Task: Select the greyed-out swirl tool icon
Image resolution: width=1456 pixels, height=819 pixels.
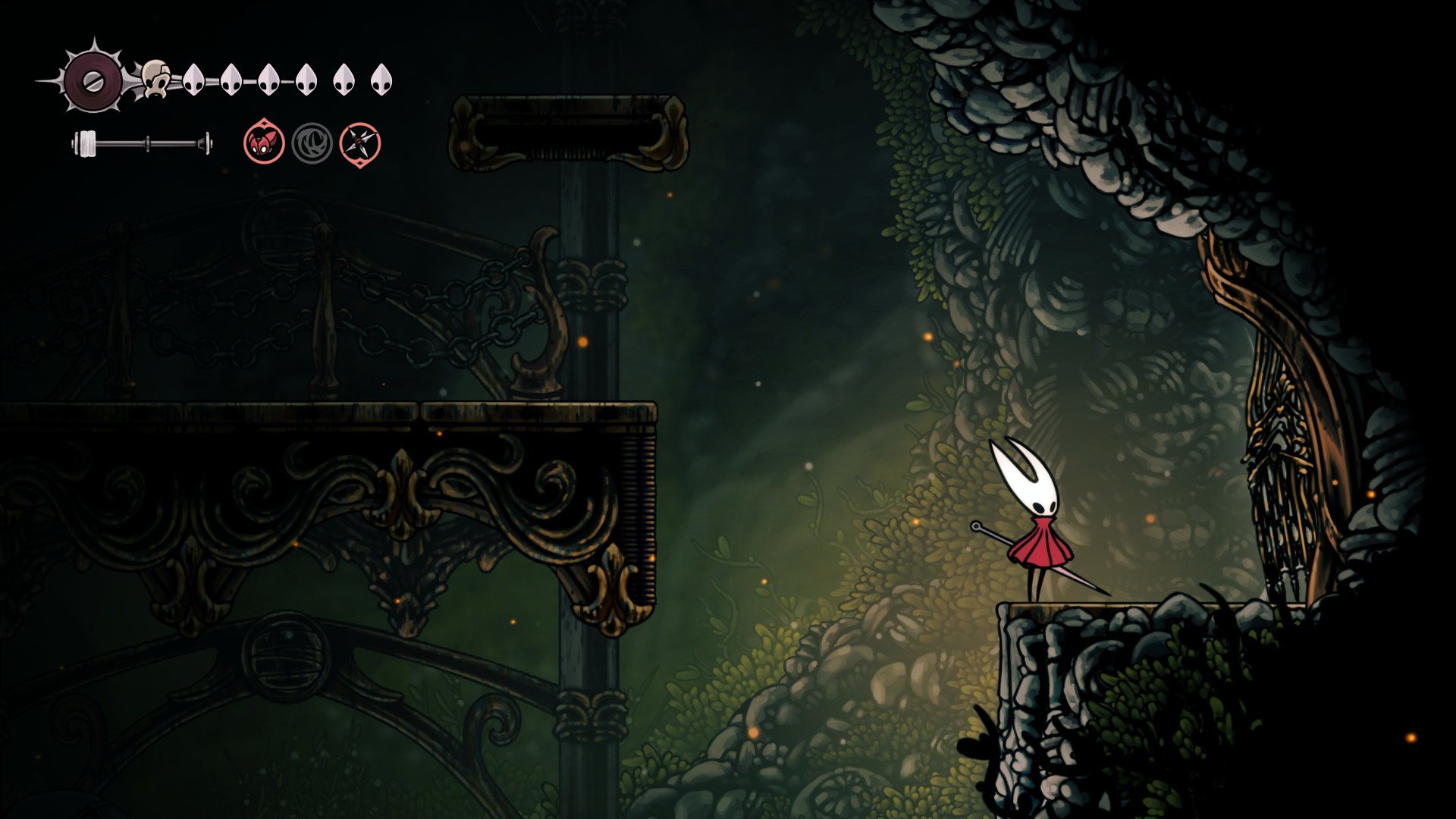Action: (x=312, y=143)
